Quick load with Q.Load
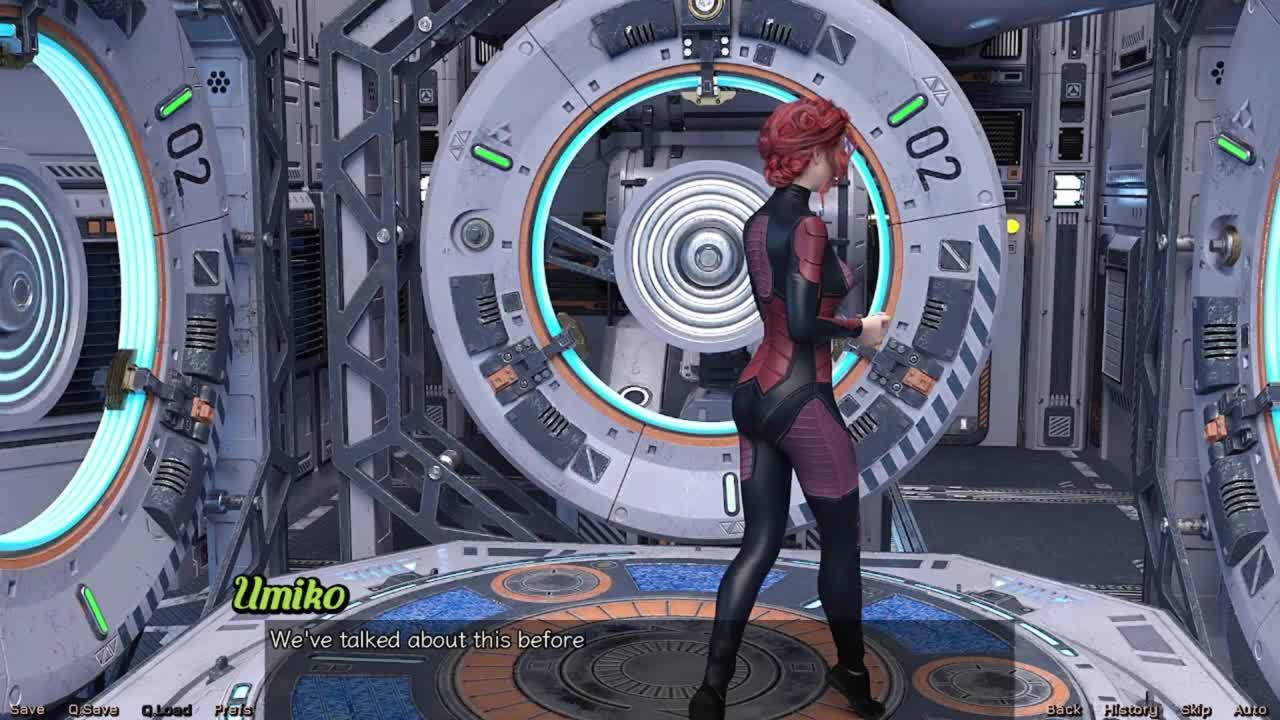1280x720 pixels. coord(166,710)
